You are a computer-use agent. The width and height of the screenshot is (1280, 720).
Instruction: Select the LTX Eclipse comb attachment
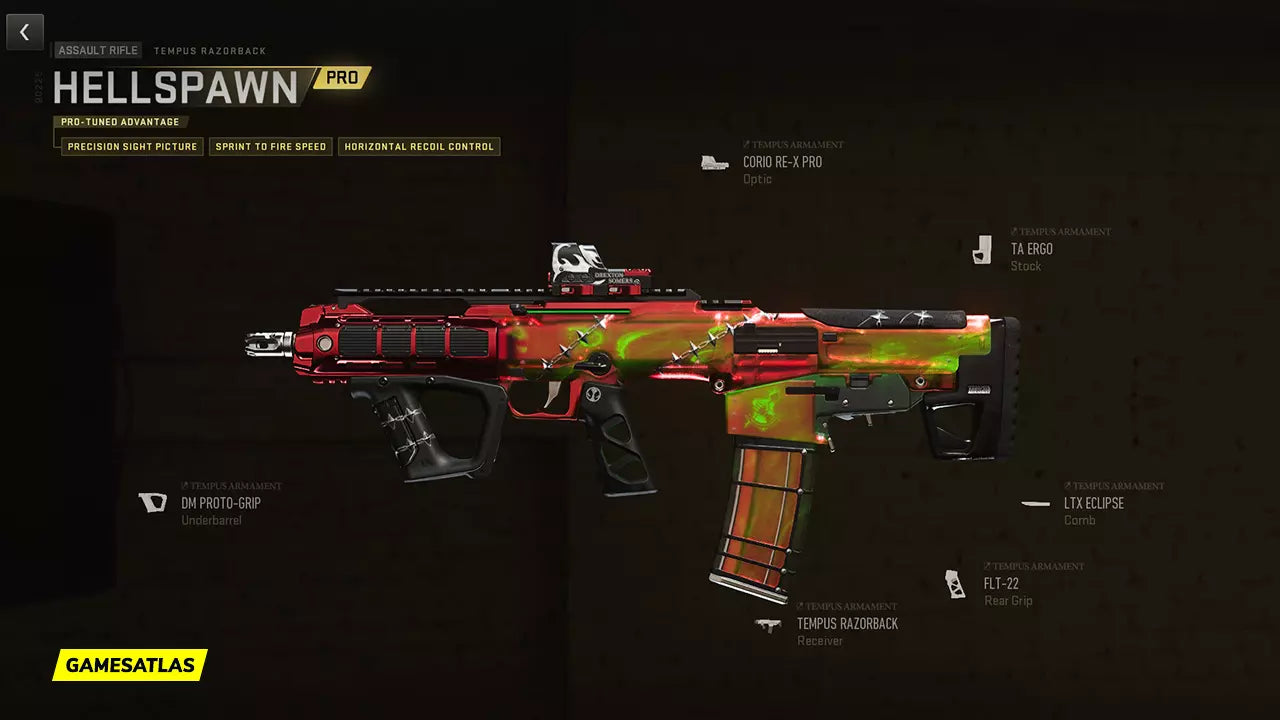pyautogui.click(x=1093, y=503)
